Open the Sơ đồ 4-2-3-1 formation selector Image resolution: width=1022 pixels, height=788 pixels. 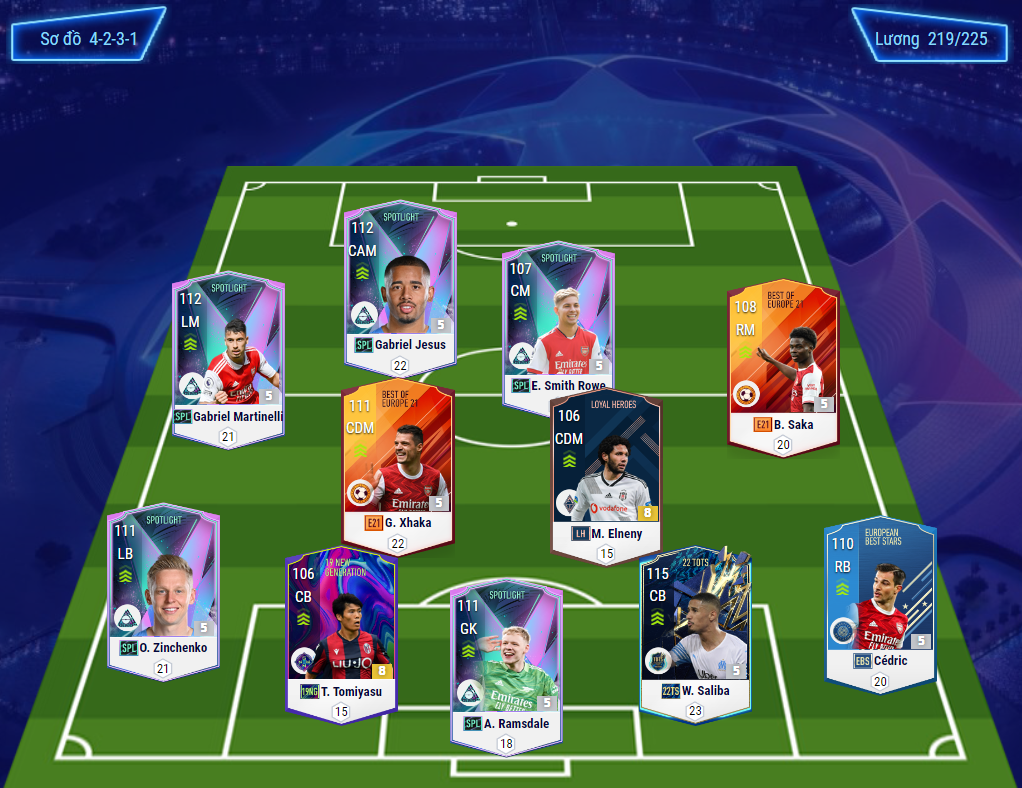click(88, 35)
